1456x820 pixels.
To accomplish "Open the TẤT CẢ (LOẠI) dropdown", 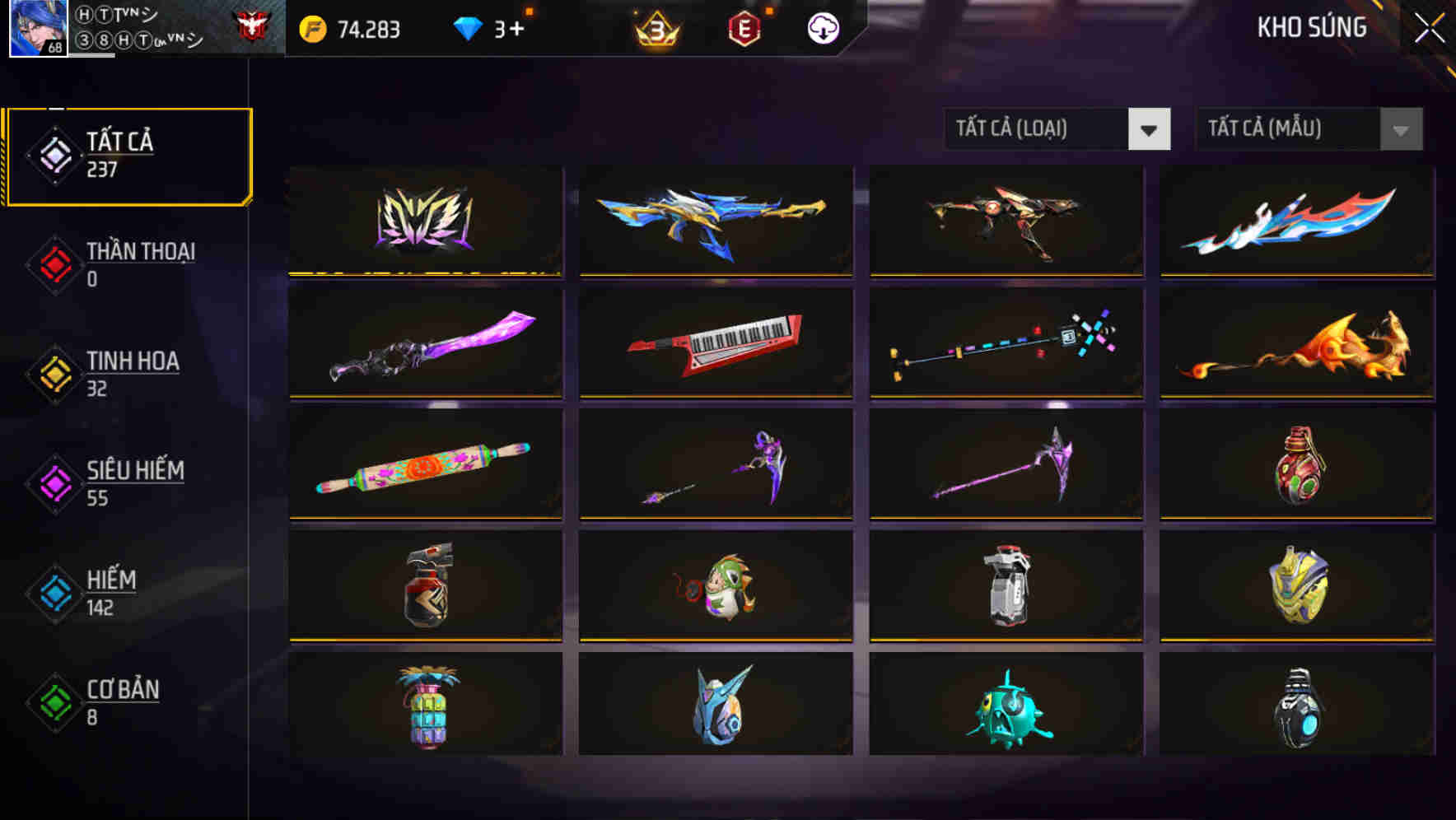I will point(1057,129).
